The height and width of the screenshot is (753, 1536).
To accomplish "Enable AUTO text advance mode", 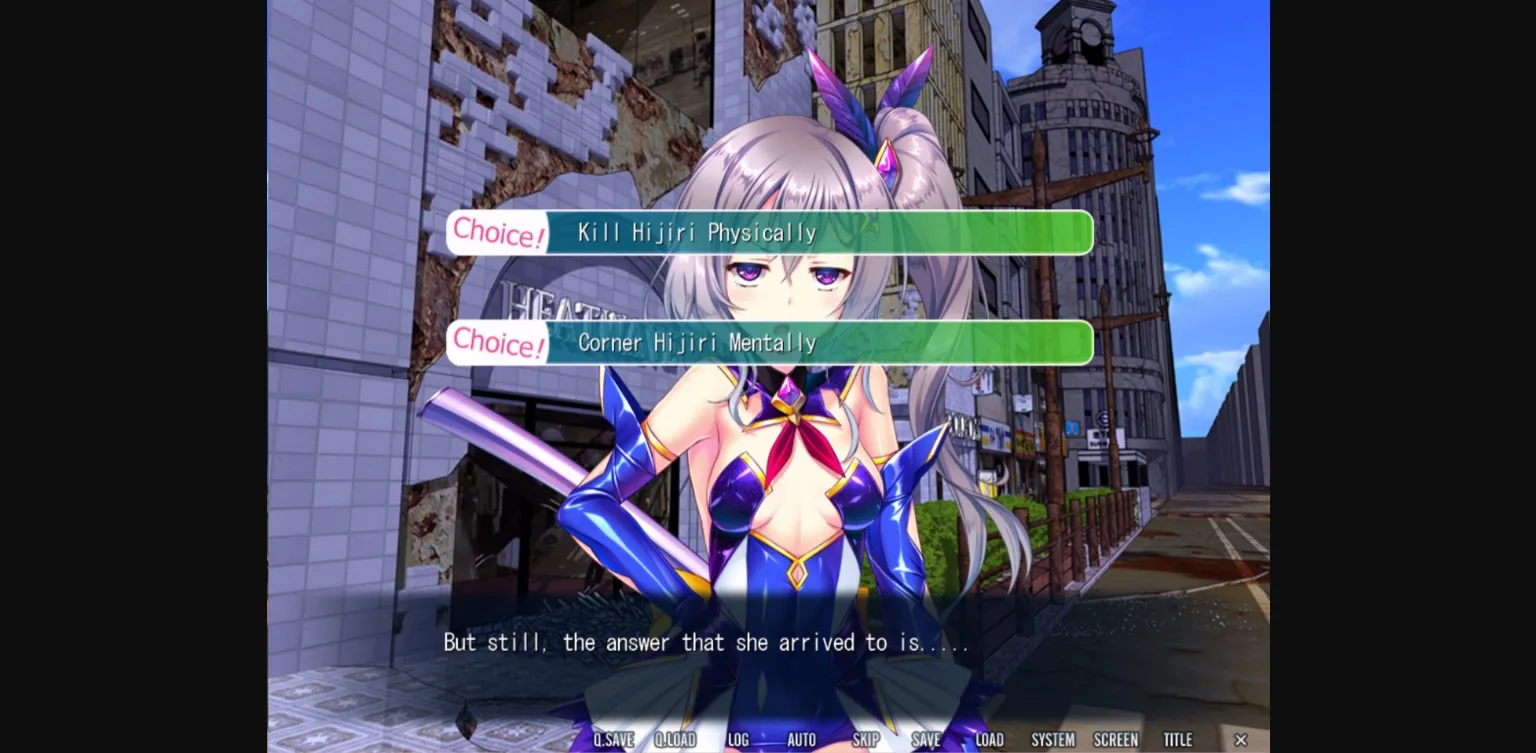I will [802, 740].
